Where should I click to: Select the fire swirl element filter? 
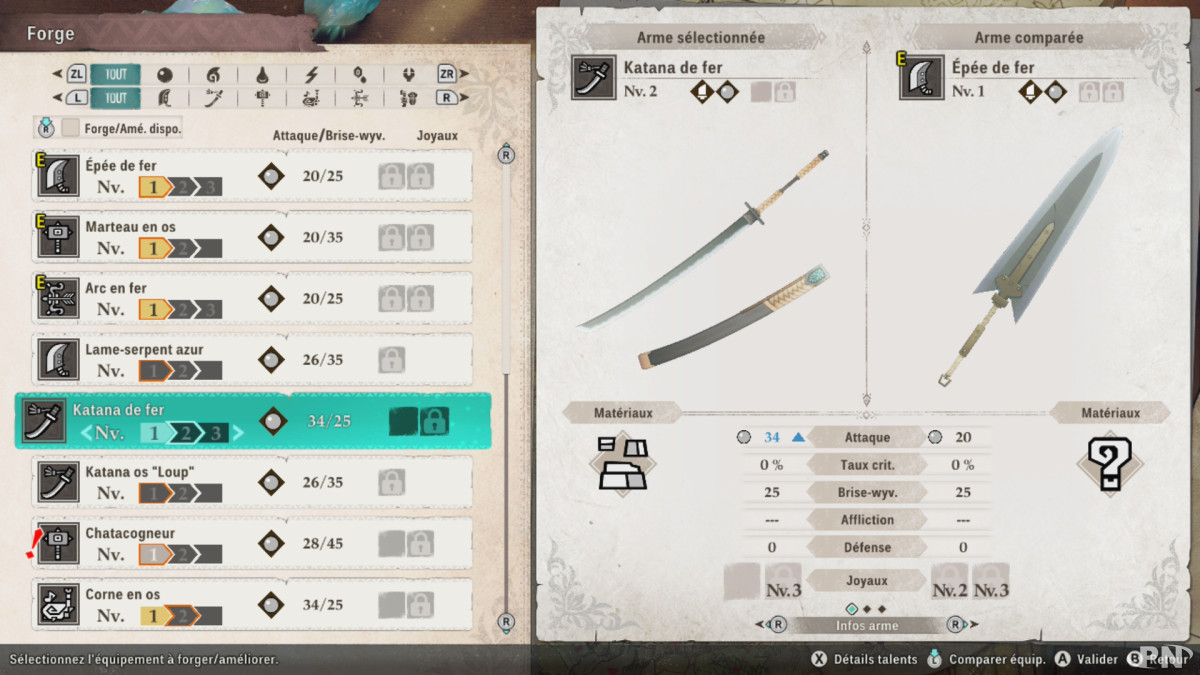pyautogui.click(x=213, y=75)
